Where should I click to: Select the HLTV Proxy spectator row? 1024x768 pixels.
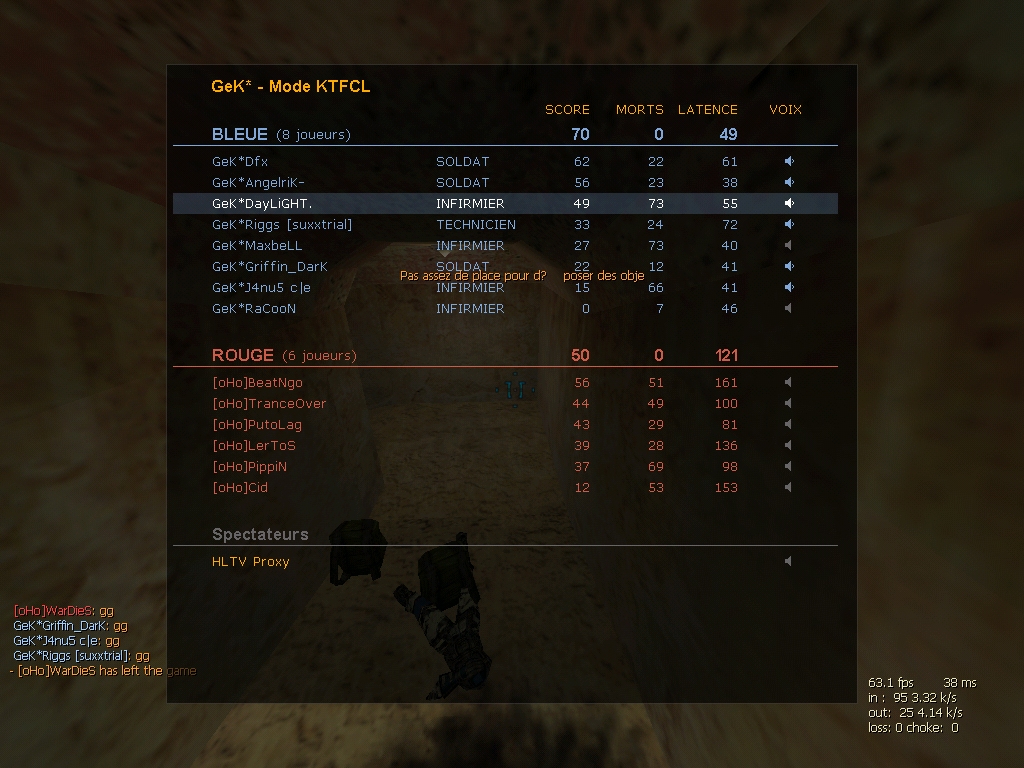250,561
